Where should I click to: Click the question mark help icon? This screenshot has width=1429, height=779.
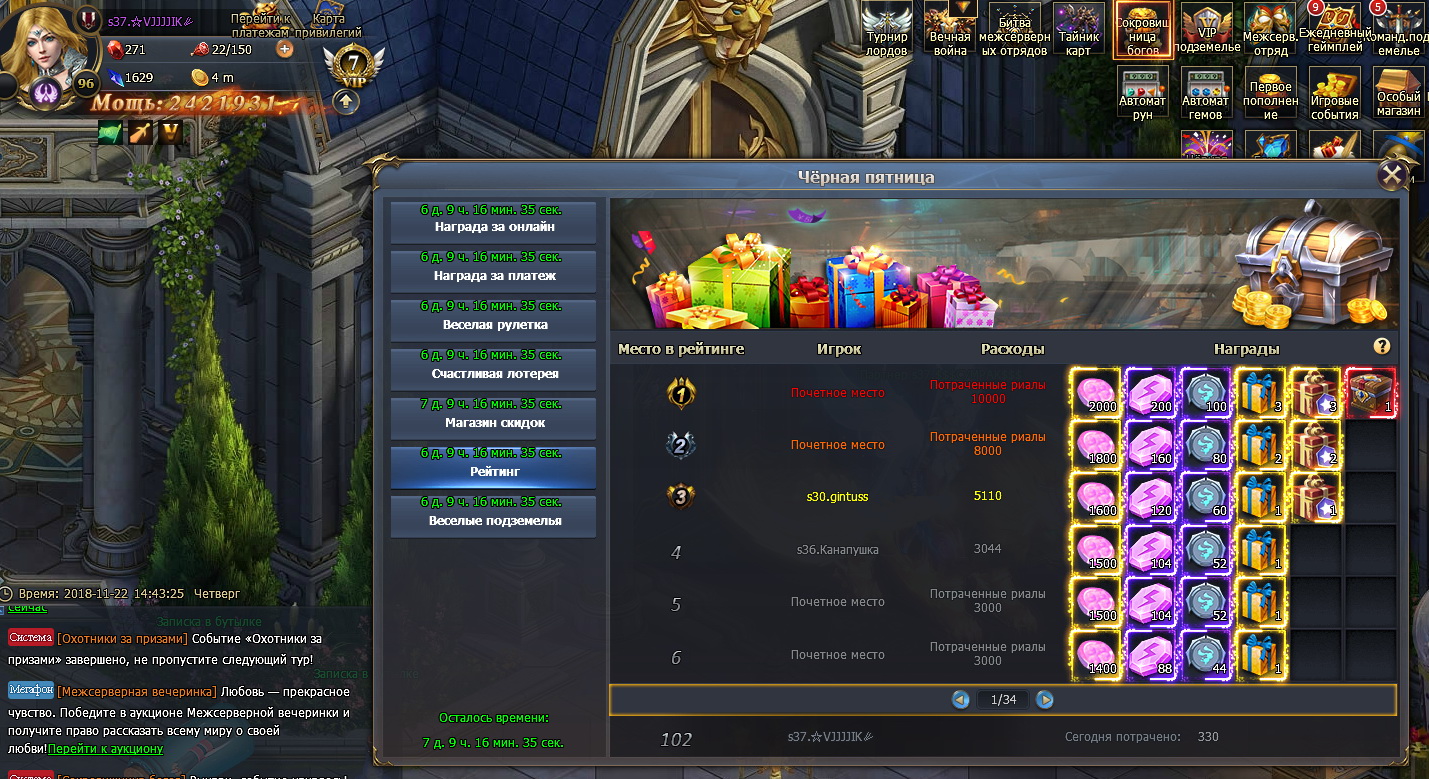pyautogui.click(x=1382, y=346)
